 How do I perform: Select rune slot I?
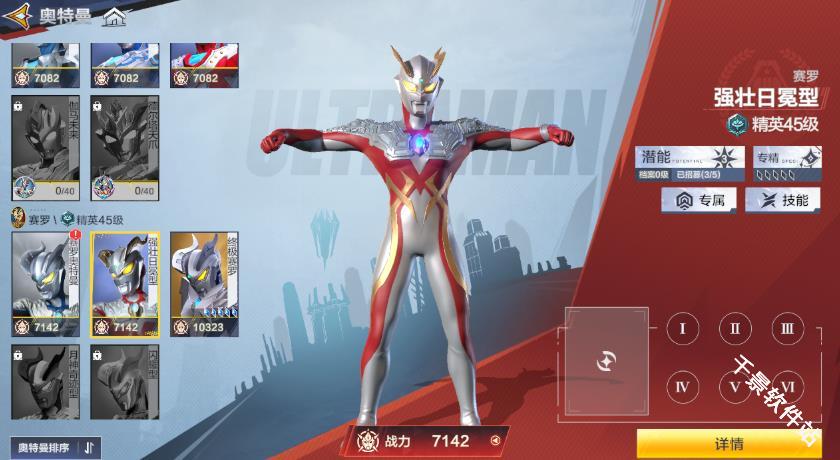coord(682,328)
